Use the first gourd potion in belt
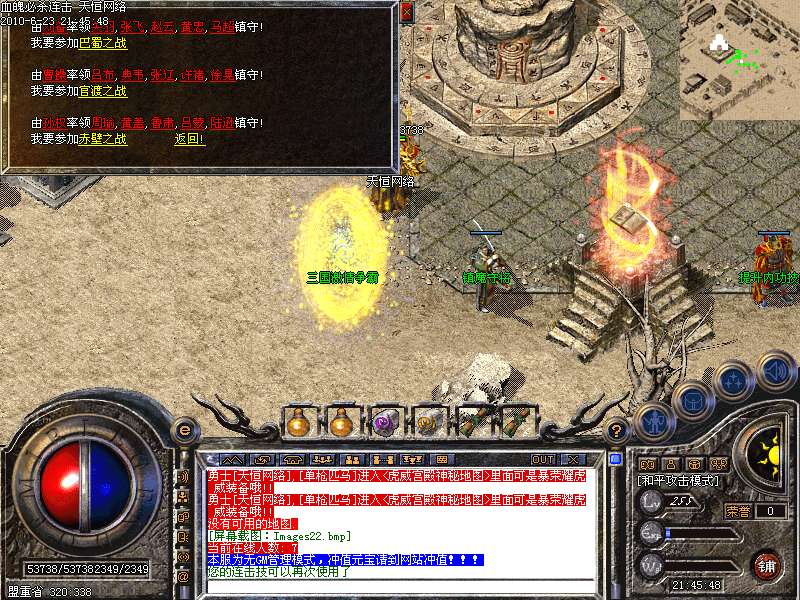Image resolution: width=800 pixels, height=600 pixels. tap(298, 423)
